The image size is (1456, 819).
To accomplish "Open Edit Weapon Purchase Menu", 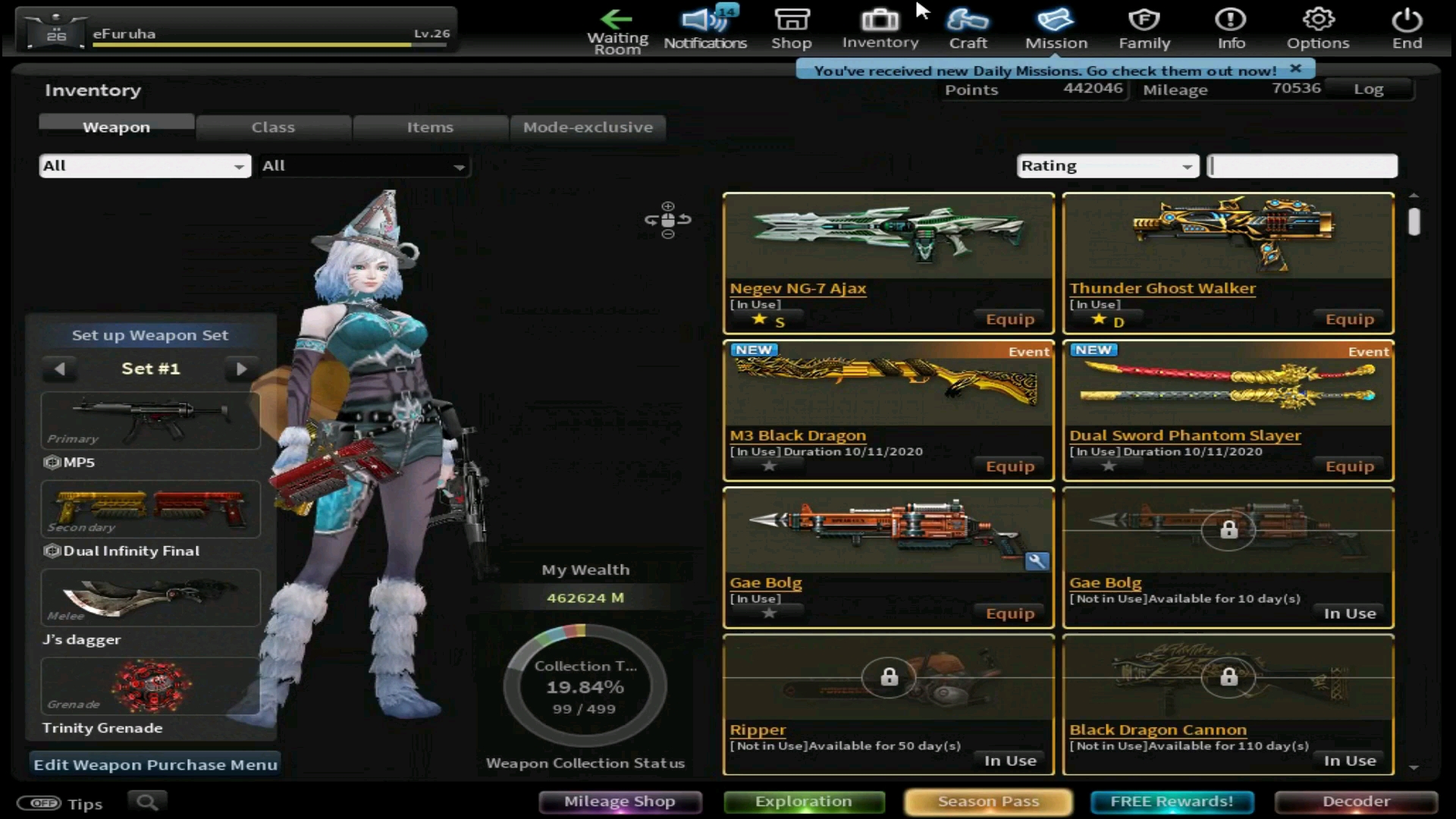I will click(154, 764).
